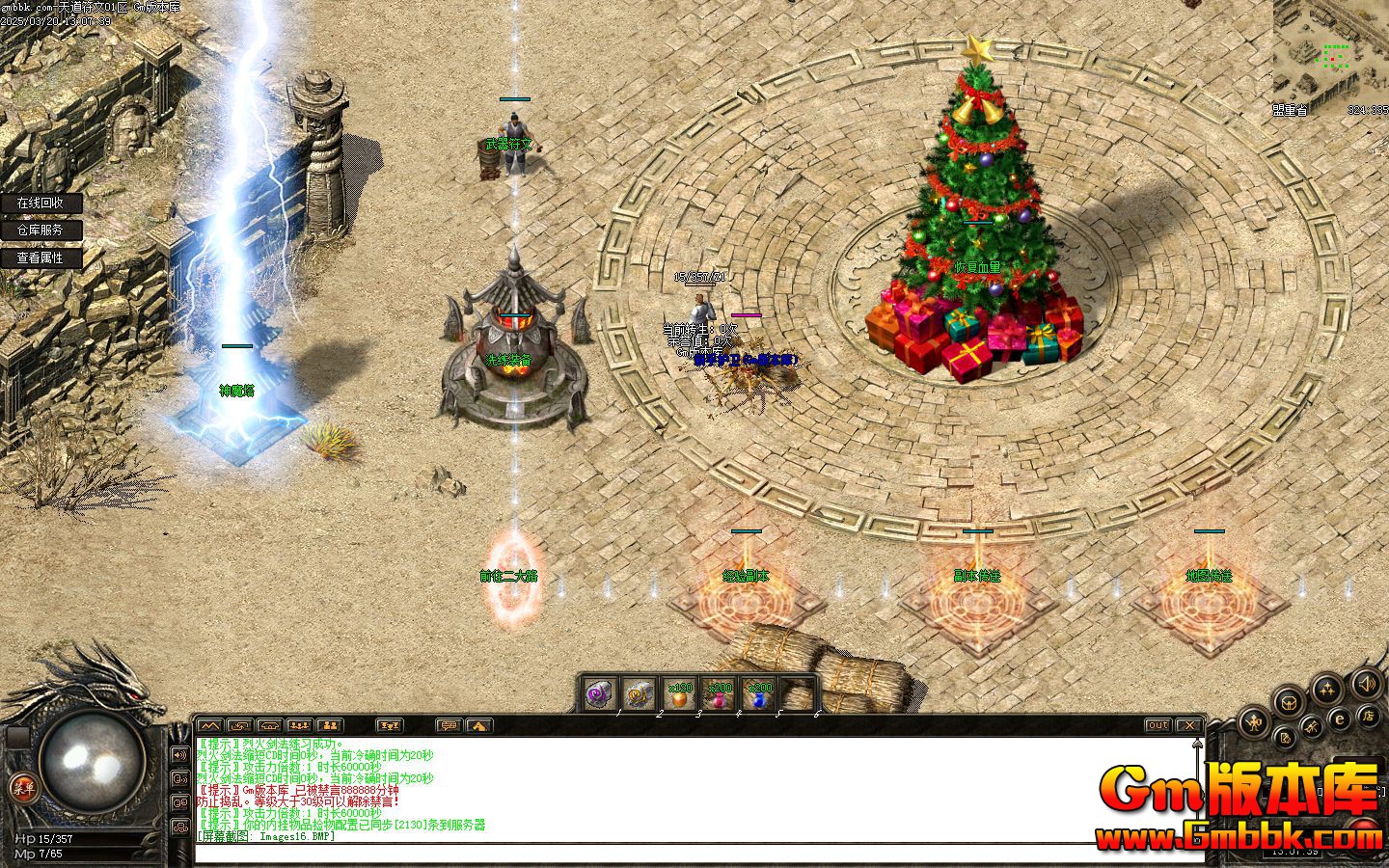Open the treasure chest storage icon
Image resolution: width=1389 pixels, height=868 pixels.
coord(1289,703)
